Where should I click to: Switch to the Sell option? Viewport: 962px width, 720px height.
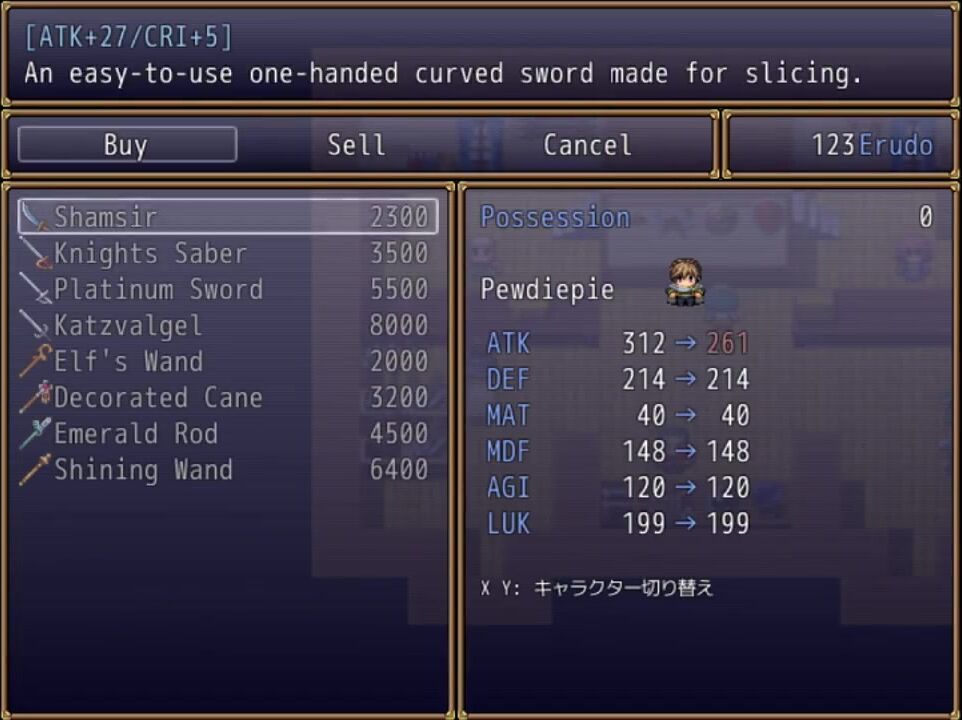click(x=356, y=145)
